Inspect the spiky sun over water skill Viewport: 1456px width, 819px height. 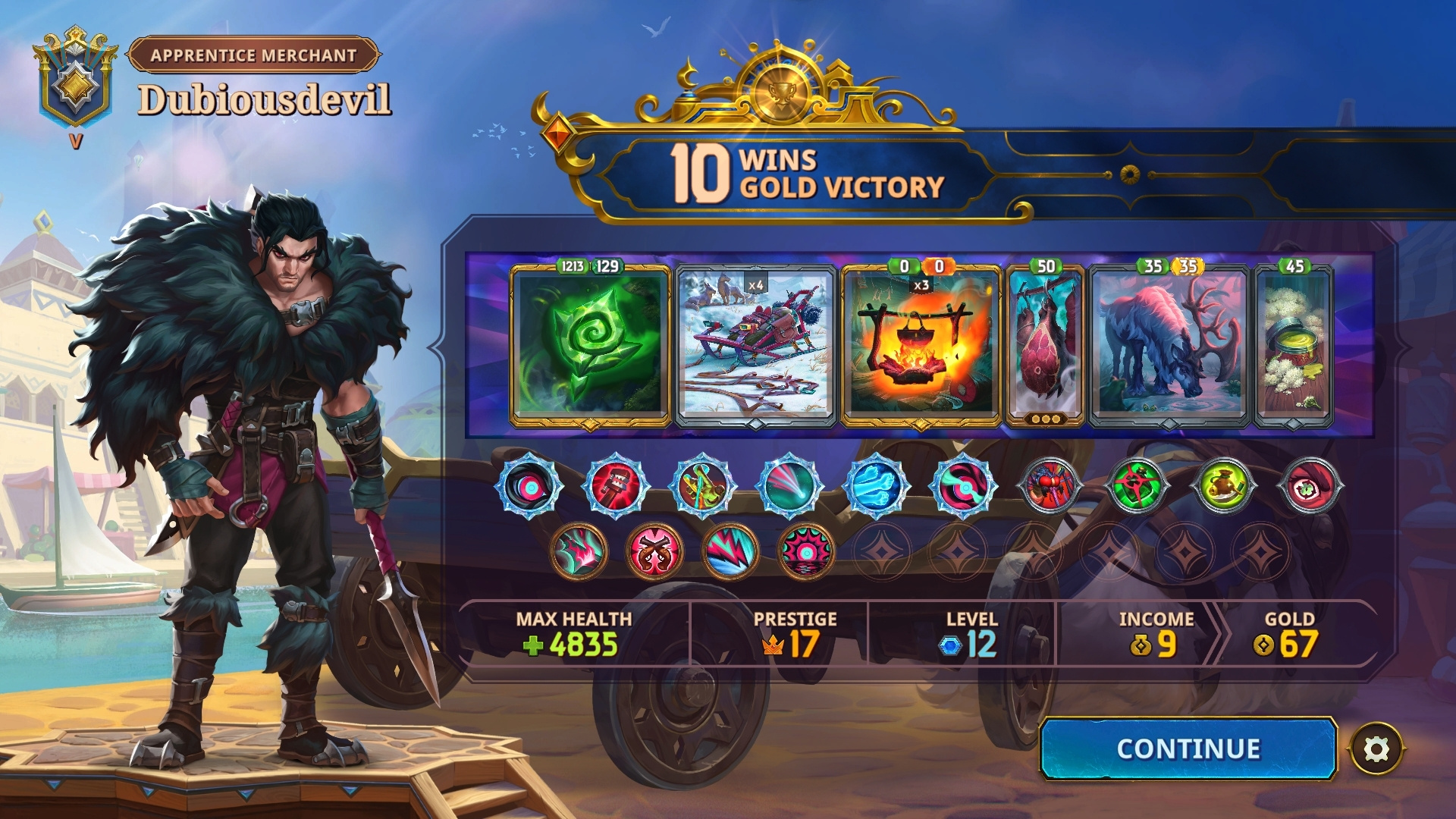click(x=805, y=551)
